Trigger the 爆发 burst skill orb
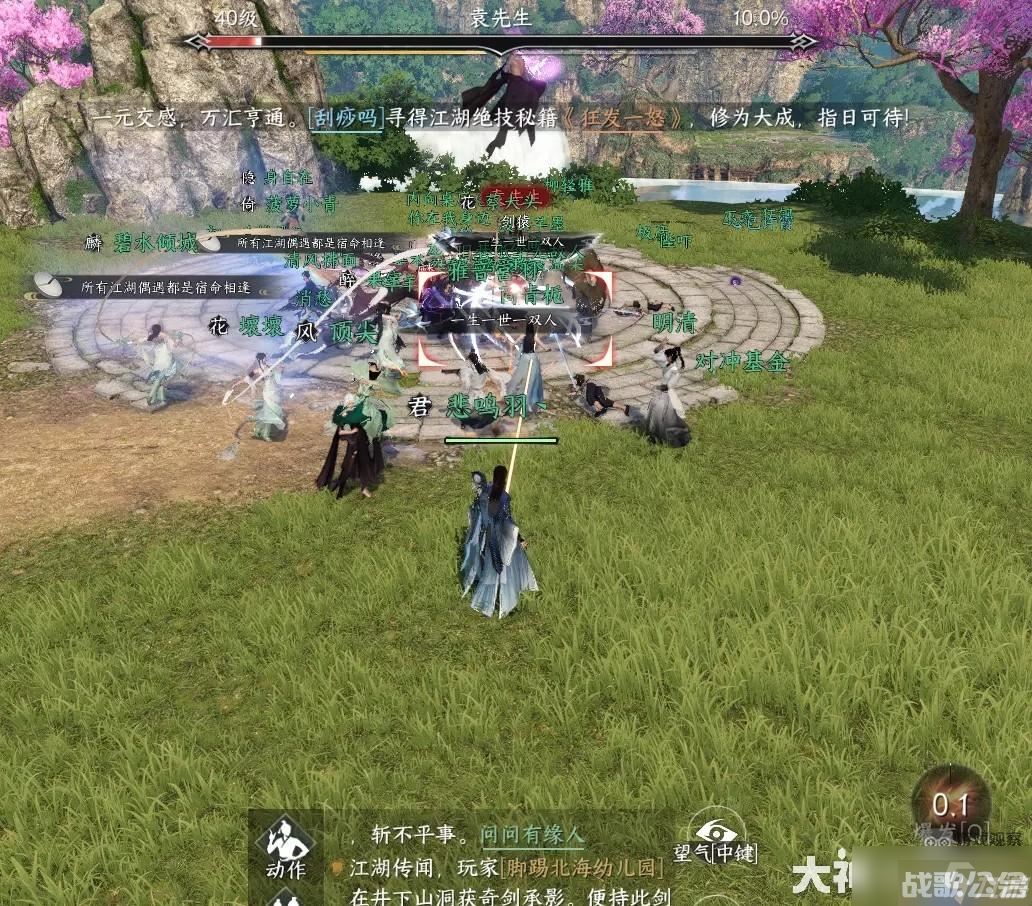 950,803
